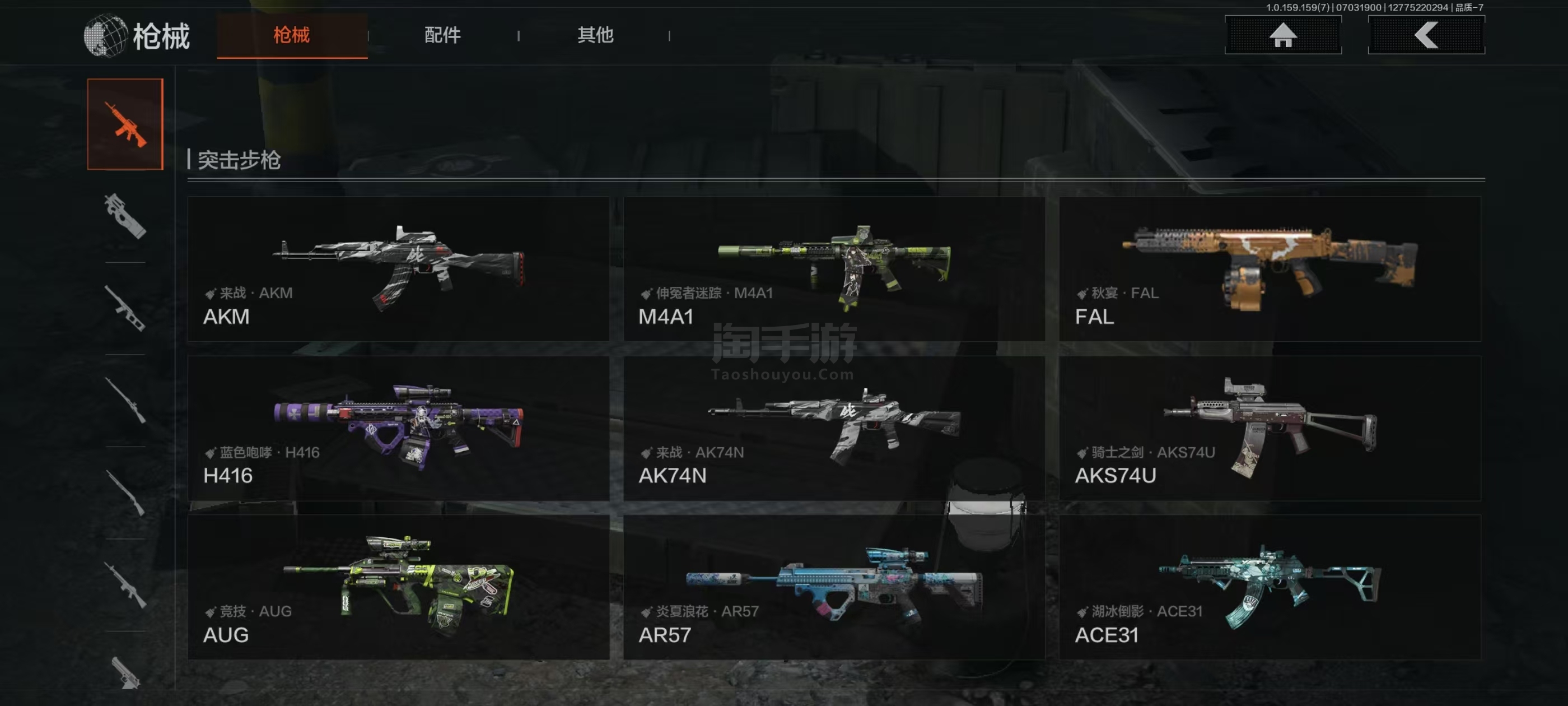
Task: Choose the P90 submachine gun category icon
Action: tap(125, 216)
